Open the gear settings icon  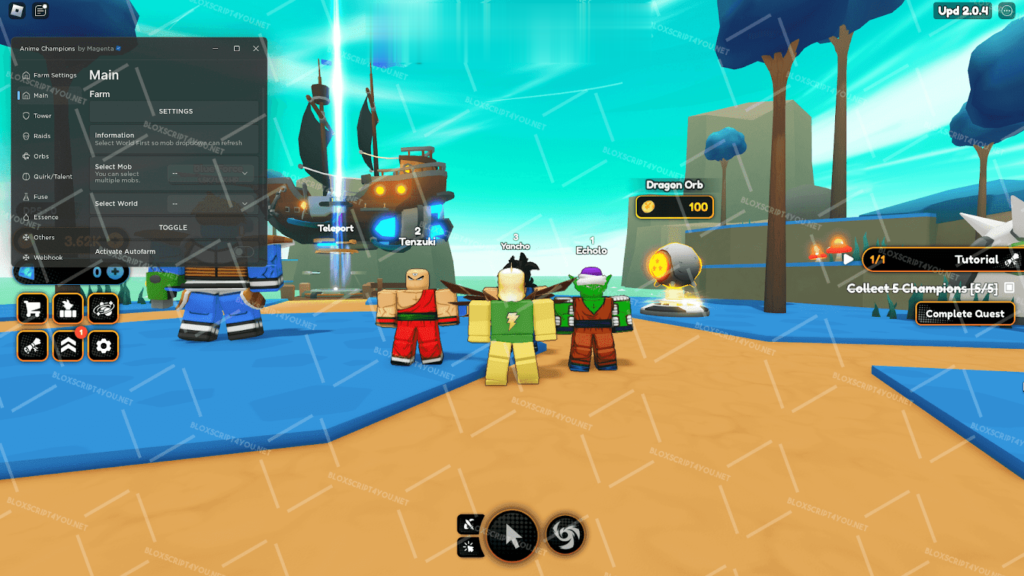(x=103, y=346)
